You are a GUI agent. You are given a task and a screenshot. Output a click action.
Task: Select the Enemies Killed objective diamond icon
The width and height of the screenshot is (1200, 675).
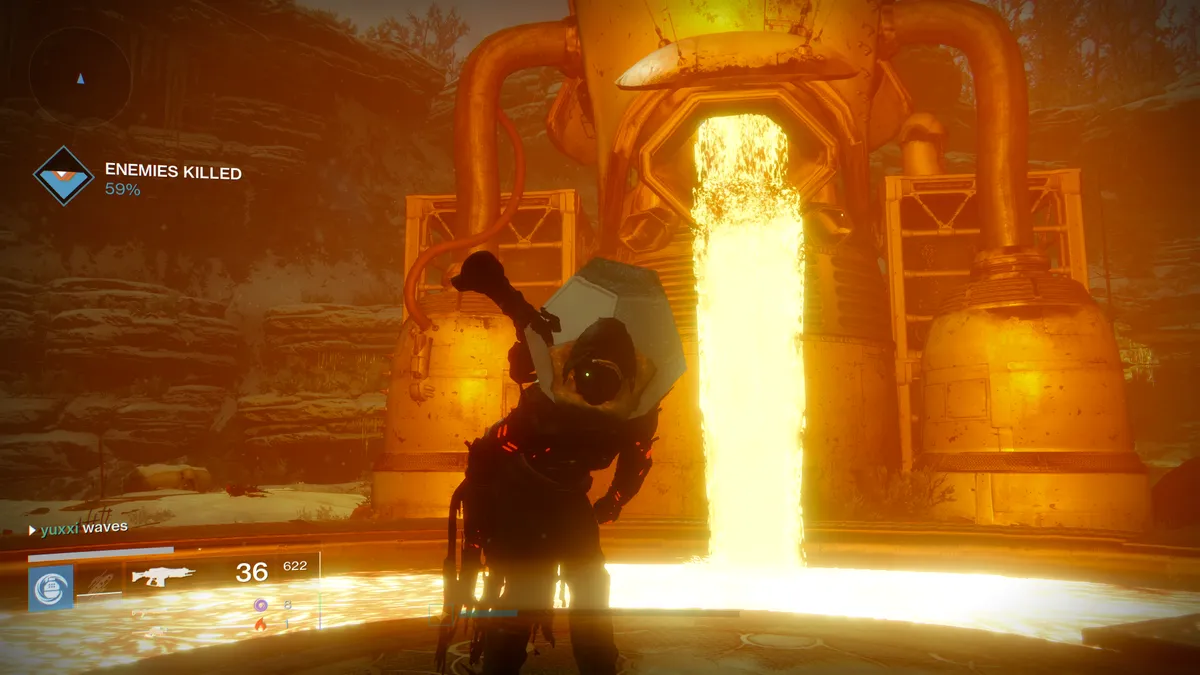[63, 176]
